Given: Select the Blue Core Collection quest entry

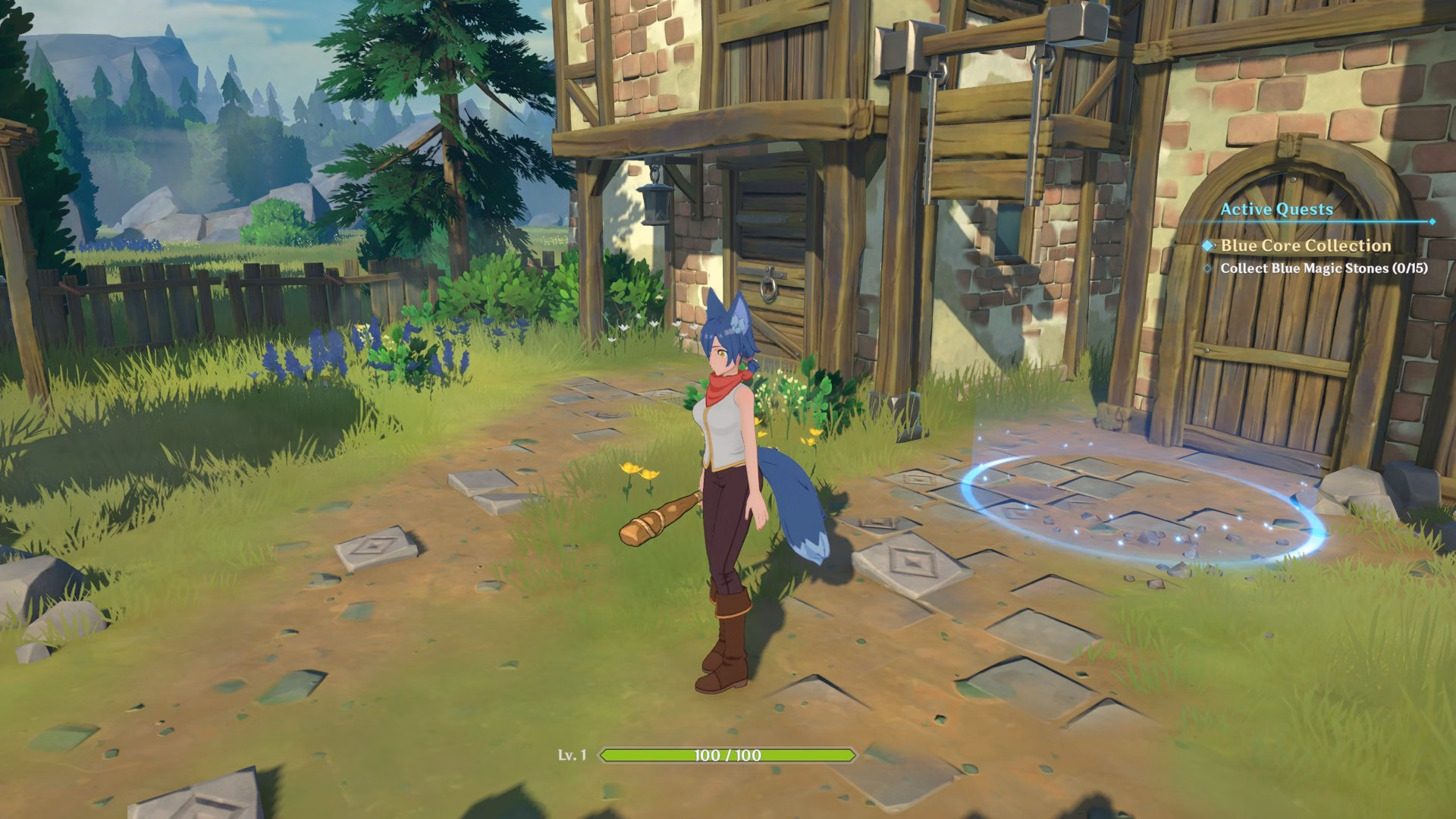Looking at the screenshot, I should (1305, 246).
